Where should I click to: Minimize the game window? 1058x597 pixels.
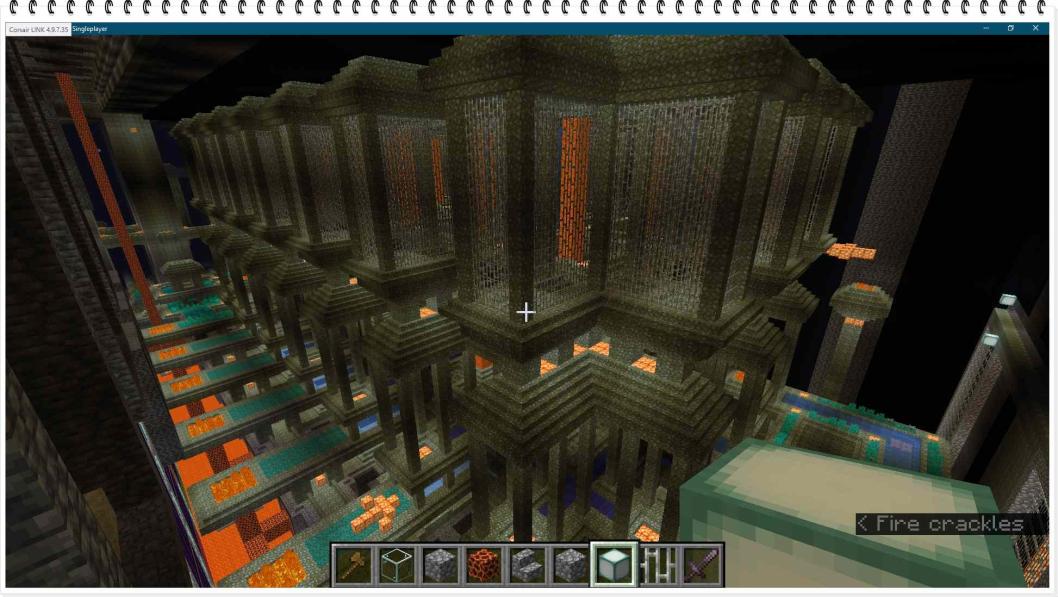coord(986,28)
